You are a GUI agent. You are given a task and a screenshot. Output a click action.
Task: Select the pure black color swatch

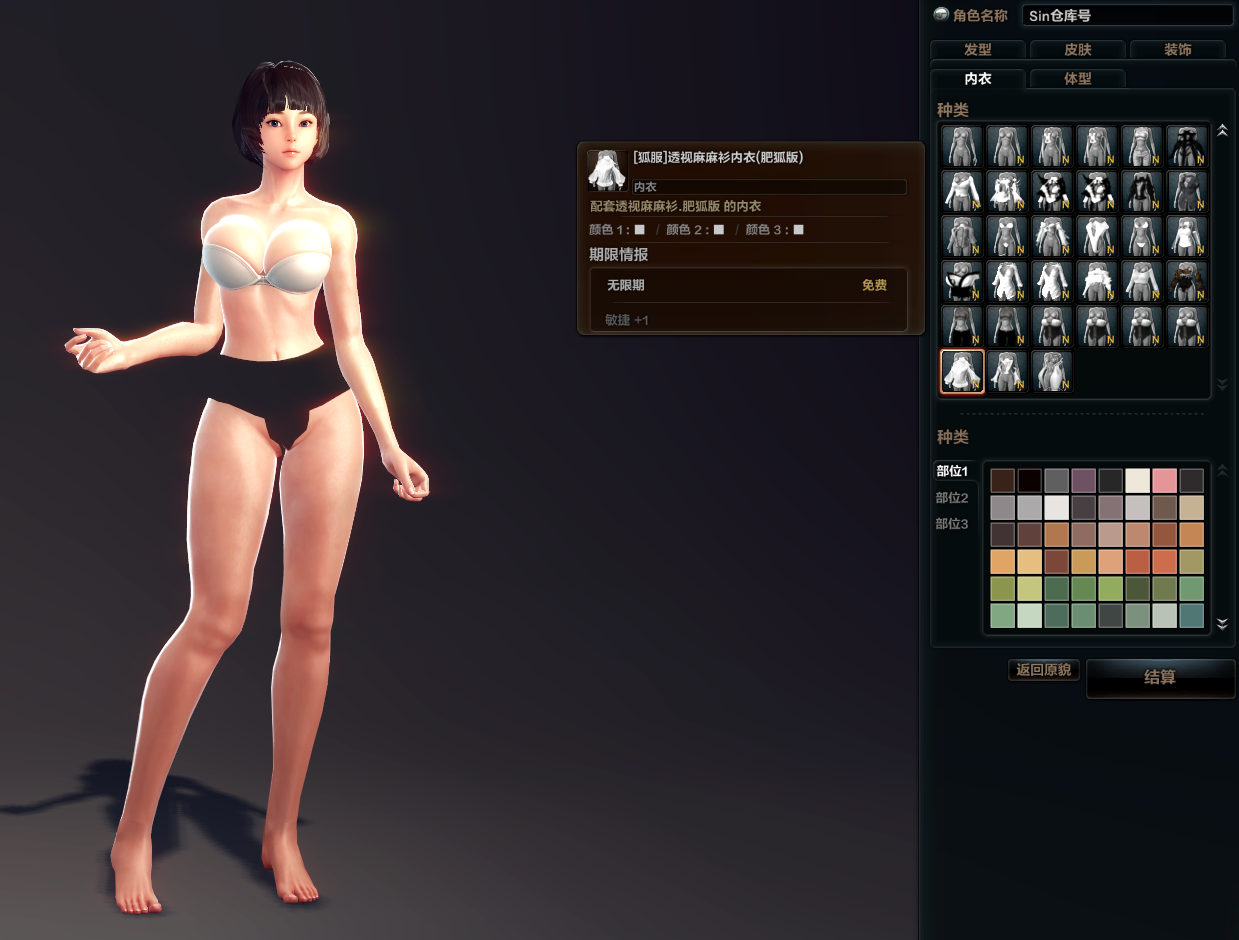(x=1030, y=481)
